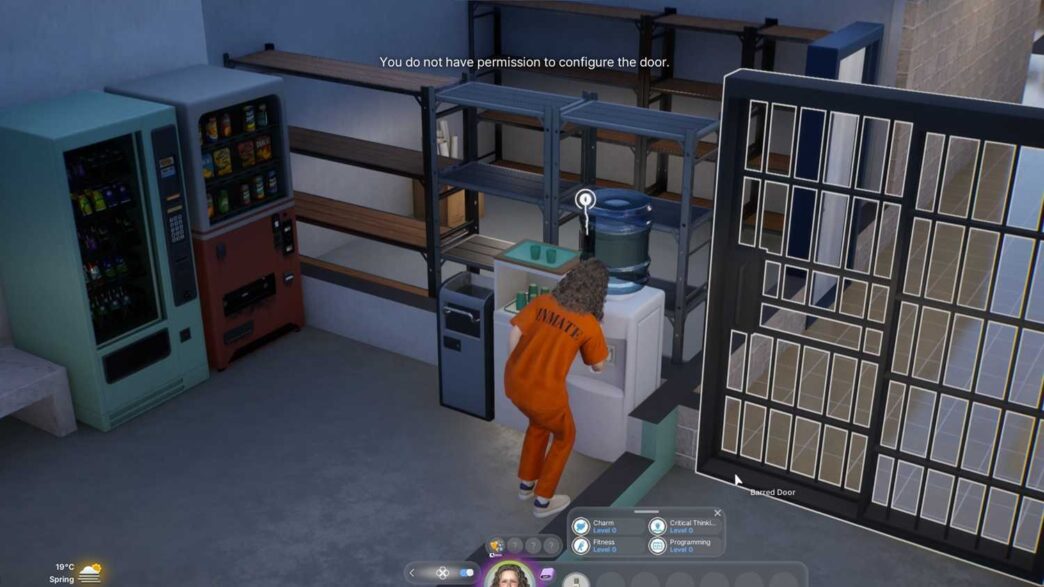Screen dimensions: 1044x587
Task: Select the Charm skill entry
Action: pyautogui.click(x=604, y=526)
